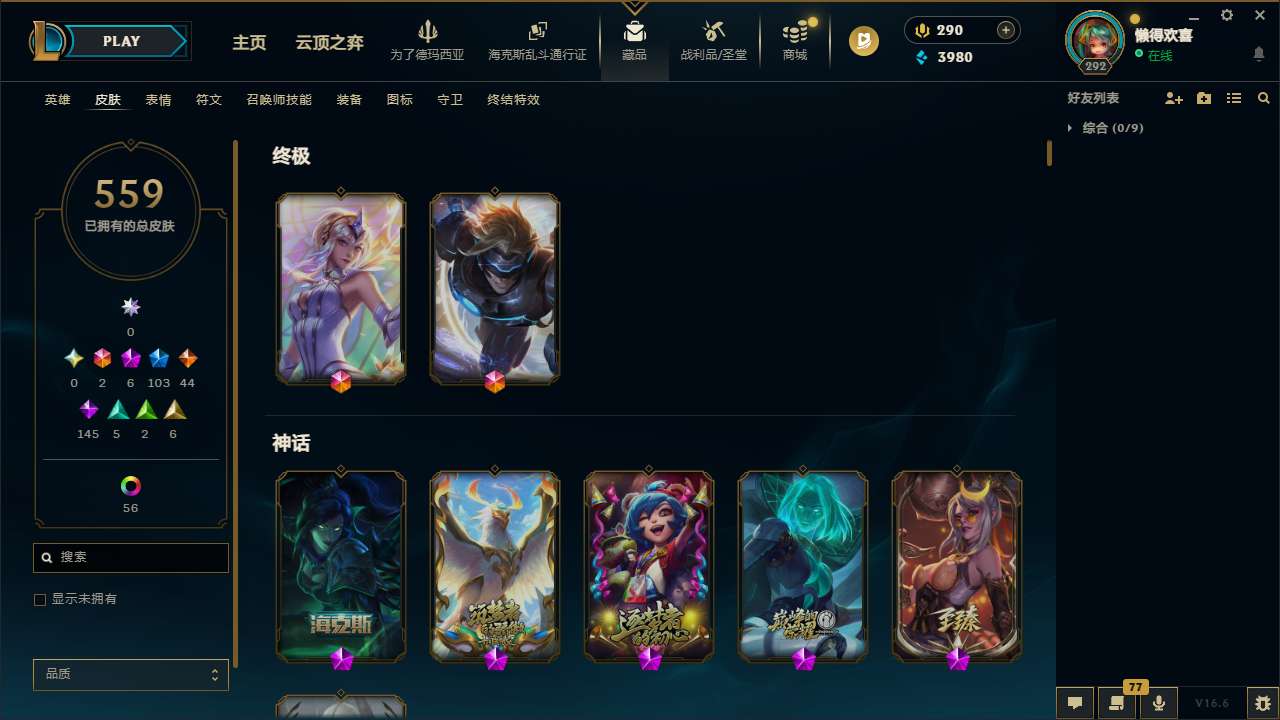1280x720 pixels.
Task: Click the chat bubble icon at bottom right
Action: [x=1074, y=702]
